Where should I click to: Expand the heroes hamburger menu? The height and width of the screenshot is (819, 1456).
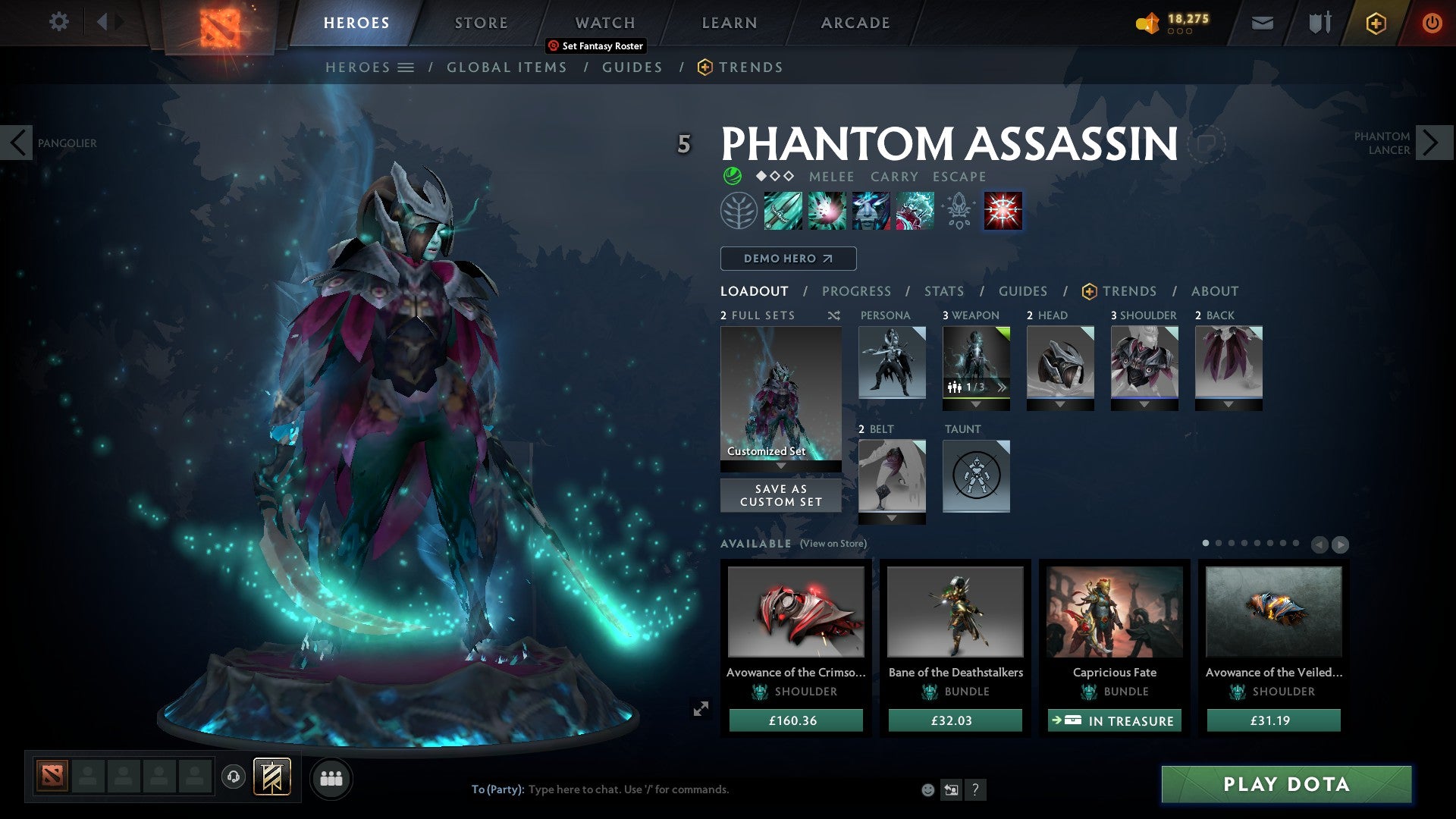coord(407,67)
